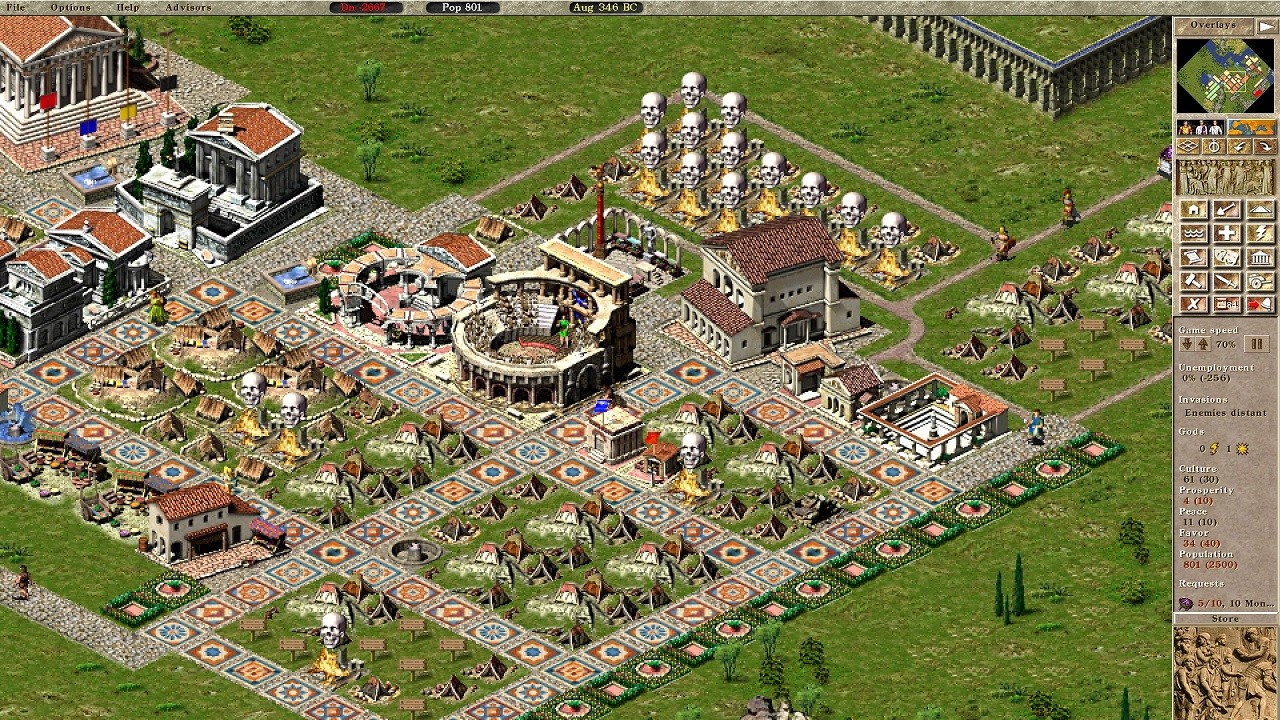Pause the game
This screenshot has width=1280, height=720.
click(1257, 344)
